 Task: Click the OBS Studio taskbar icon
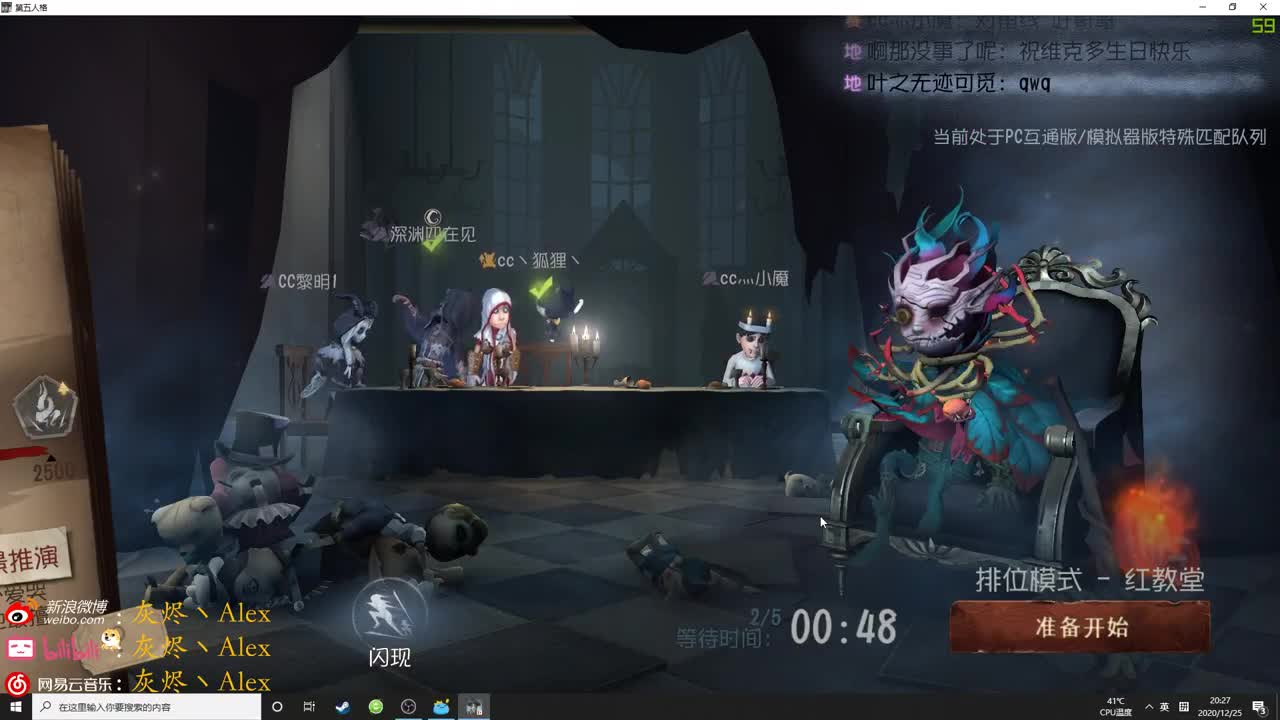pyautogui.click(x=408, y=707)
